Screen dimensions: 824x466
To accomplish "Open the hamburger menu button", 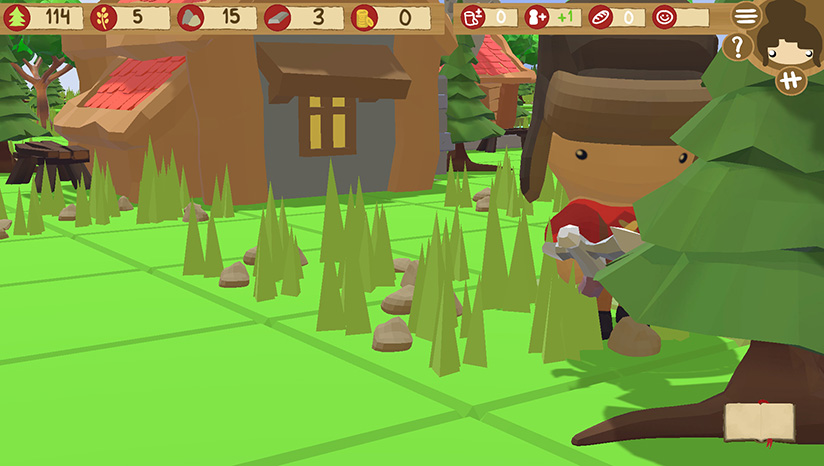I will (745, 15).
